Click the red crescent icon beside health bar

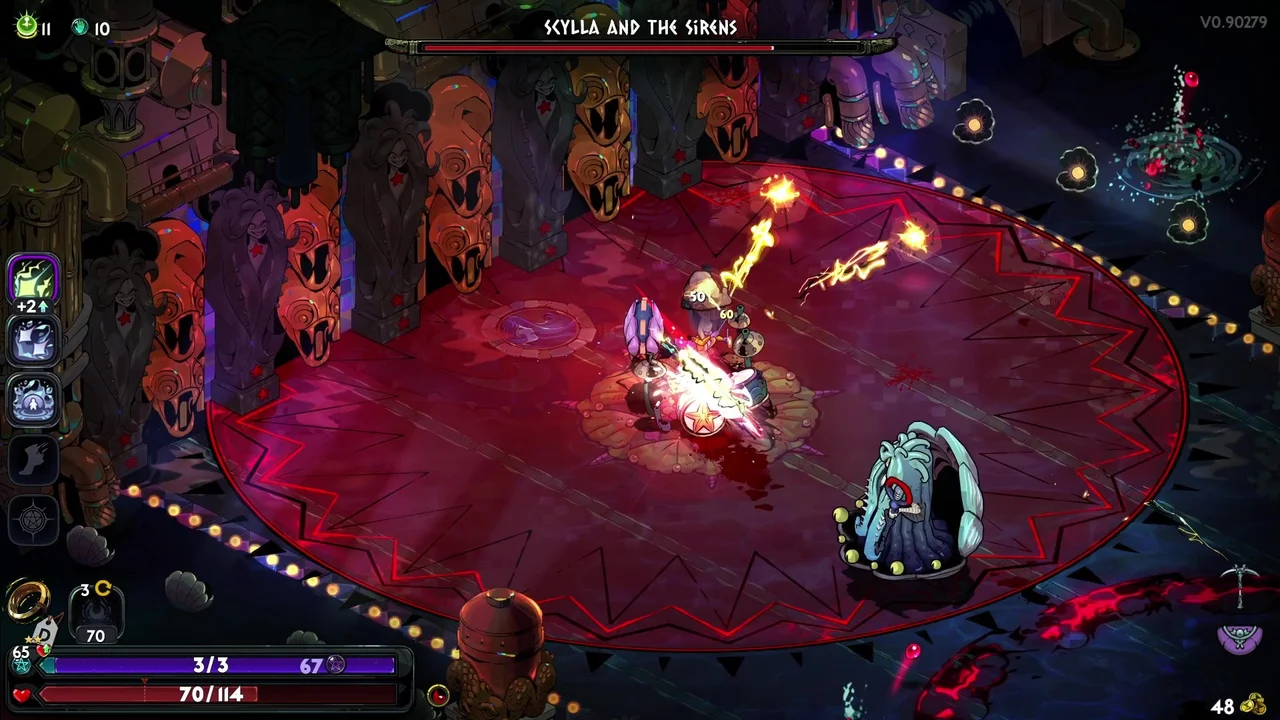coord(437,695)
